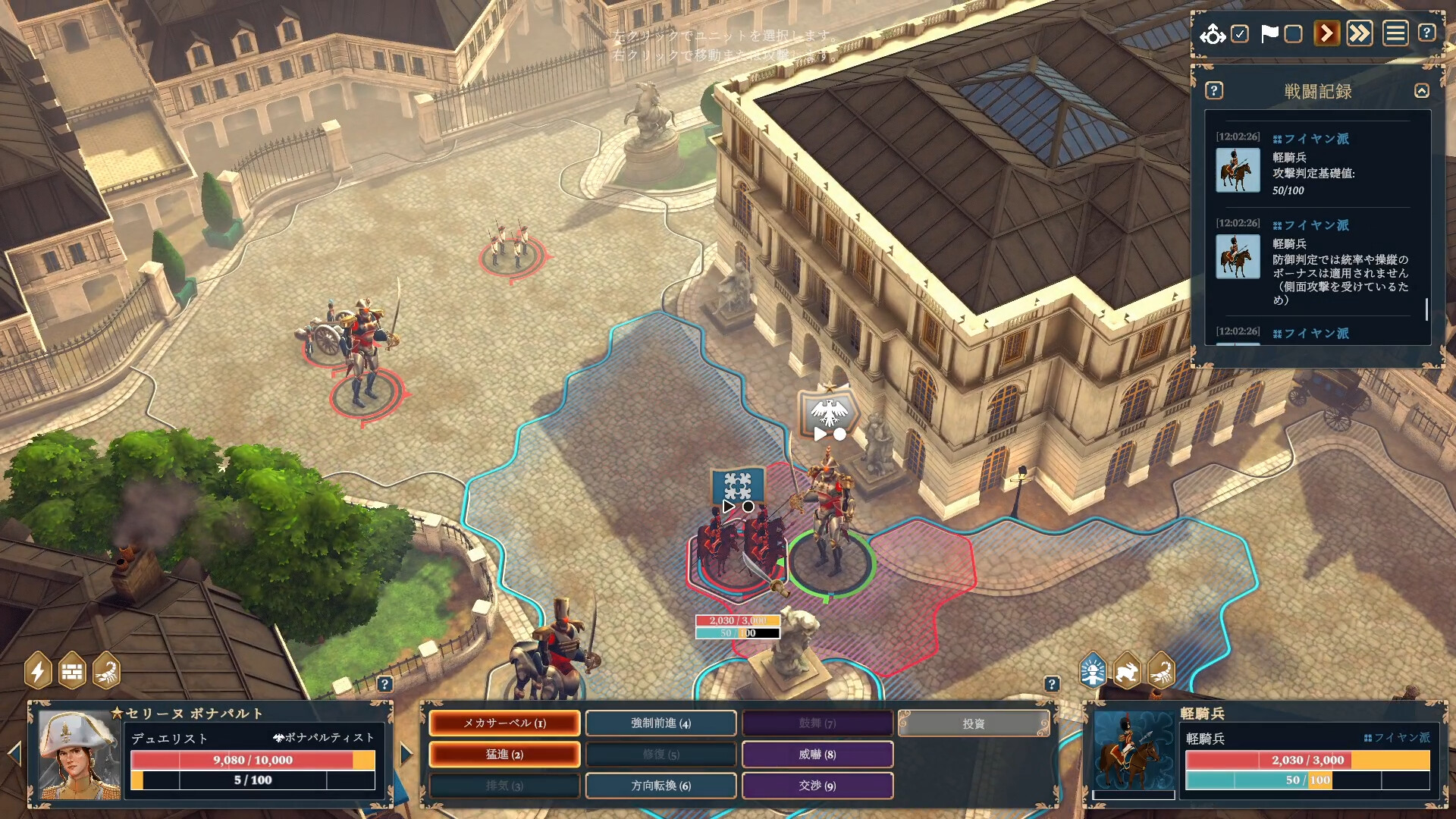Click the single-arrow end turn button
Viewport: 1456px width, 819px height.
click(1326, 34)
